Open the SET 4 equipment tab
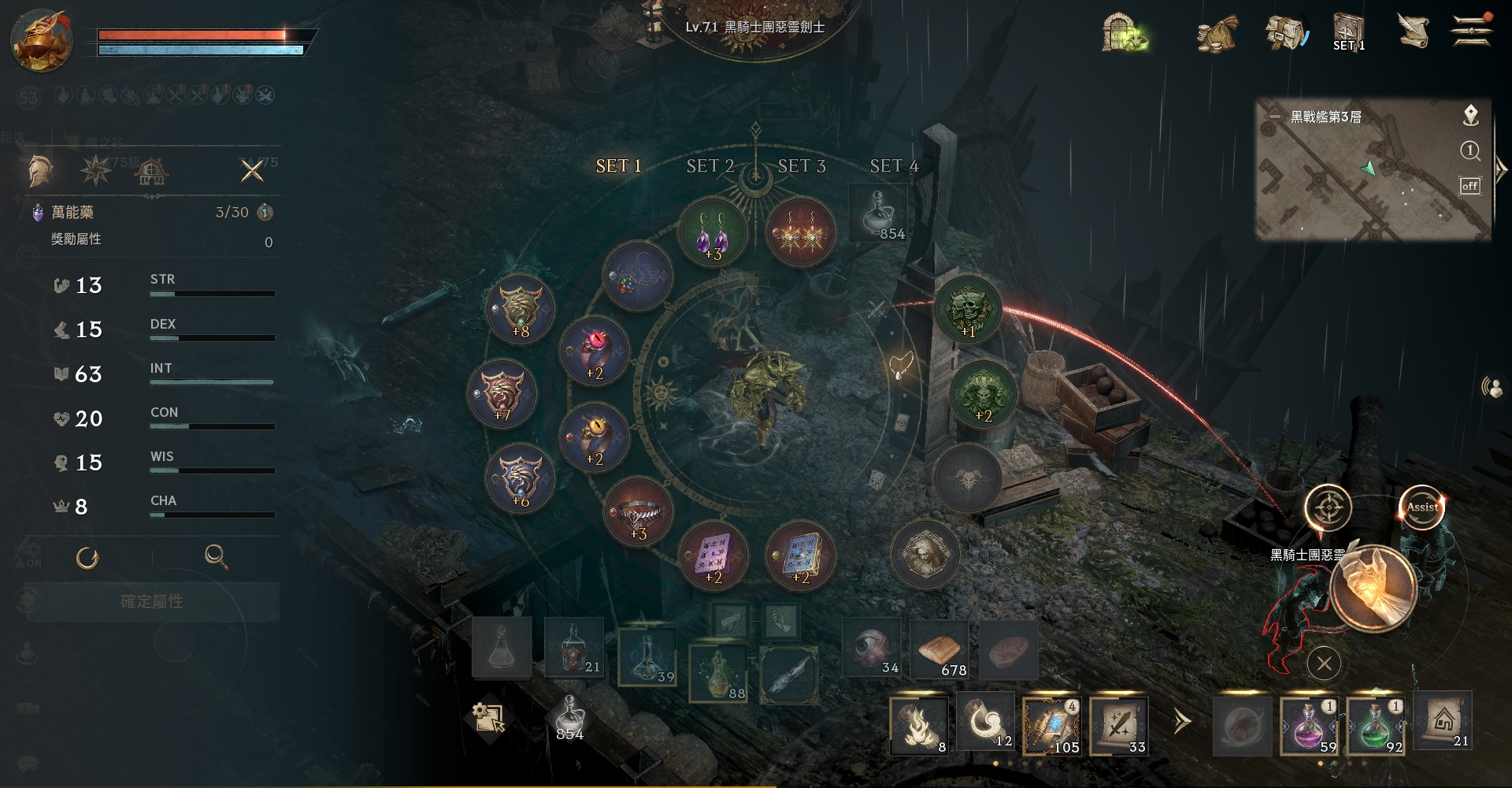The height and width of the screenshot is (788, 1512). (893, 165)
